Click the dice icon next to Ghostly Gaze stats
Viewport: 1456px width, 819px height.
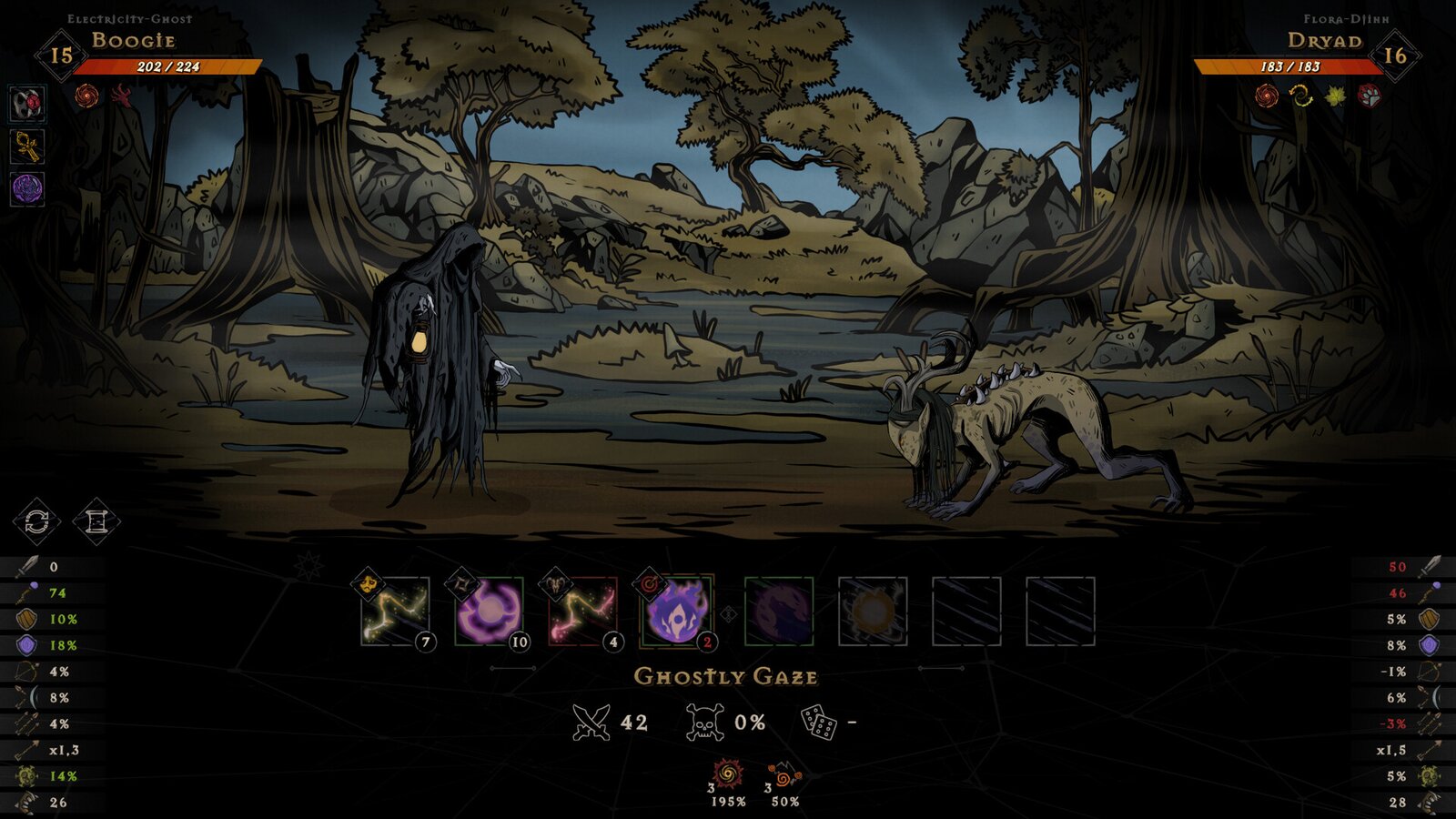[x=818, y=722]
